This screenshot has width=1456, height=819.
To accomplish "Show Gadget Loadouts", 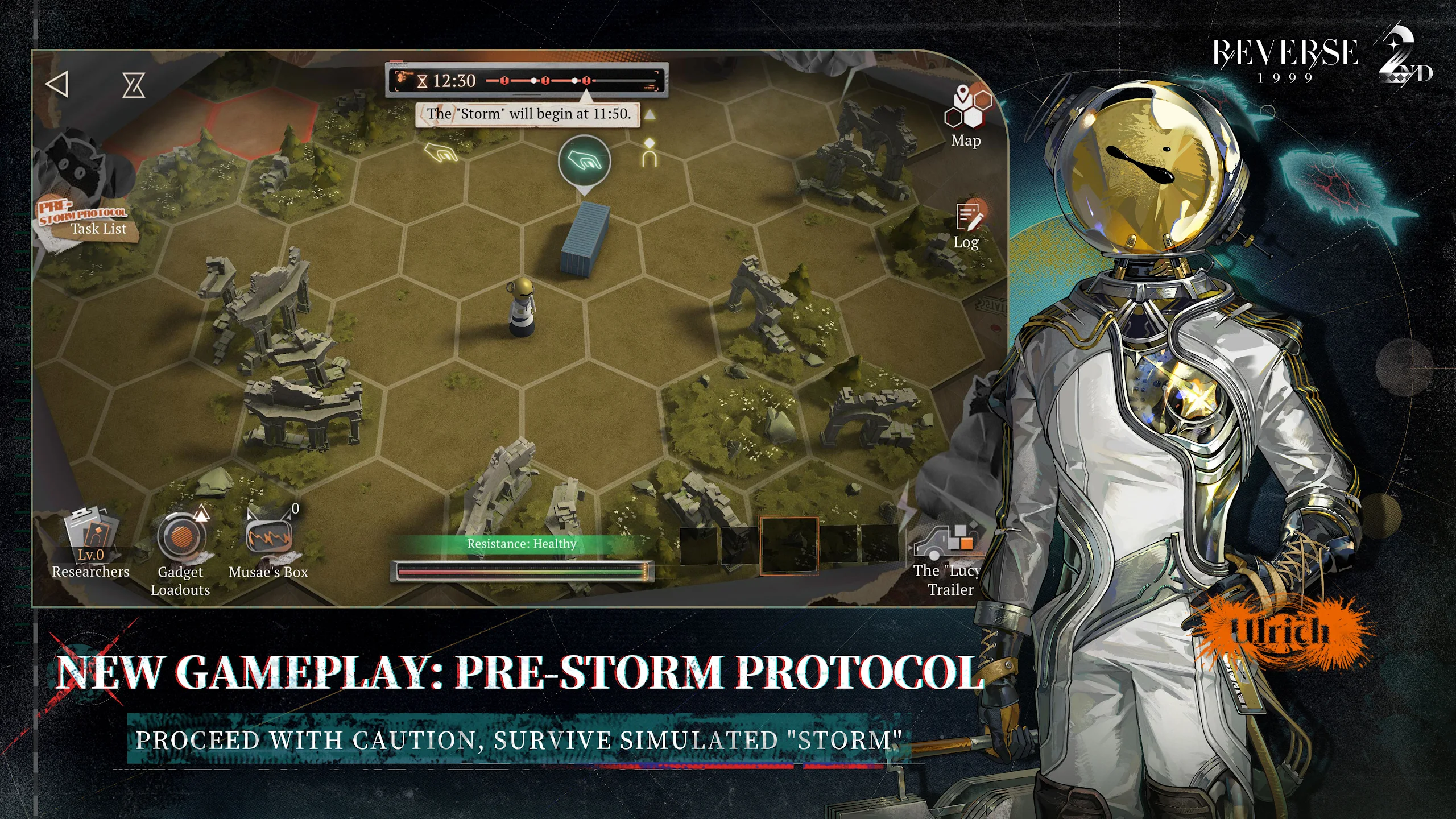I will point(181,552).
